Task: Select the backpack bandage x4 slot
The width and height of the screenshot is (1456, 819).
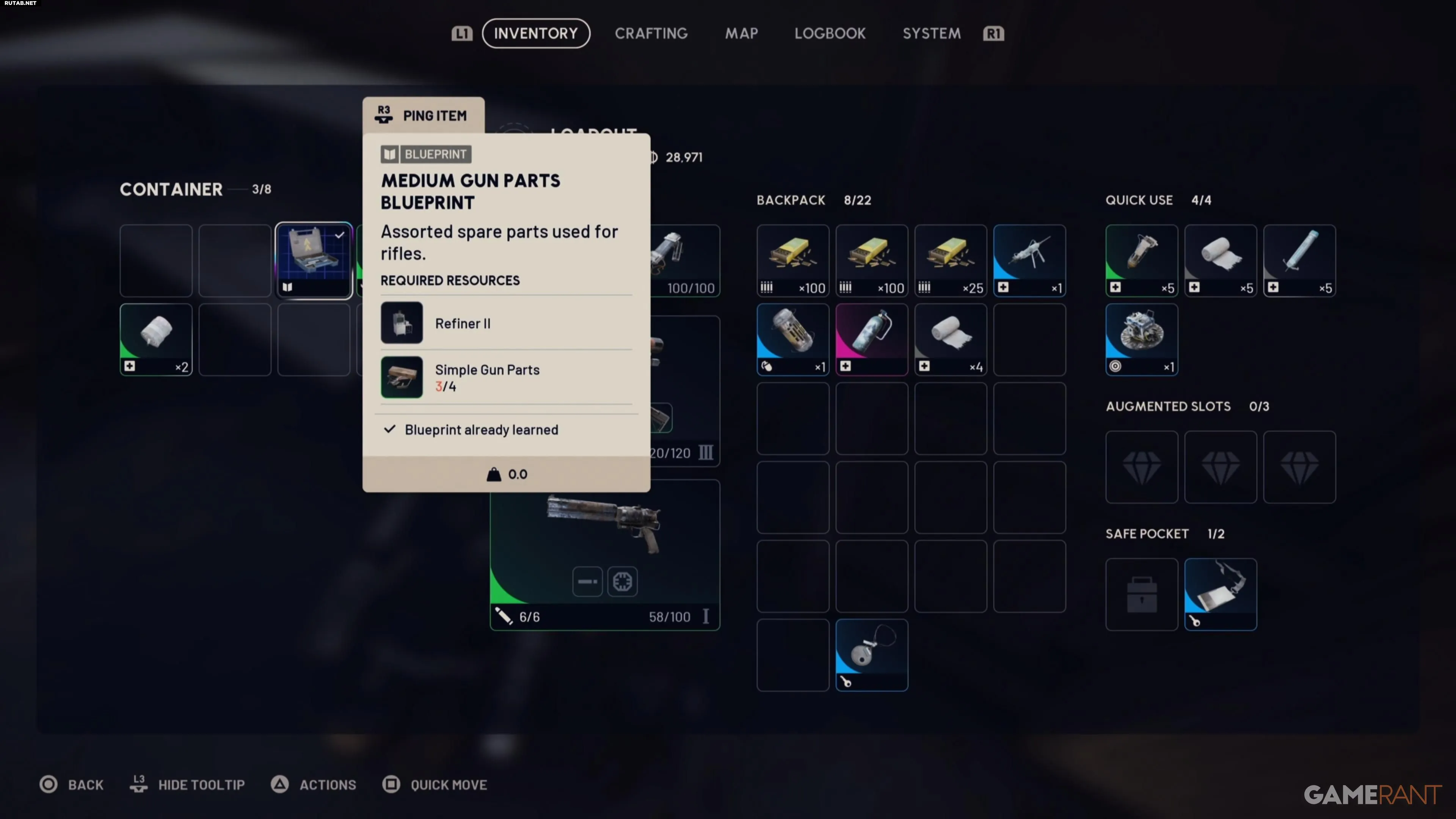Action: (951, 340)
